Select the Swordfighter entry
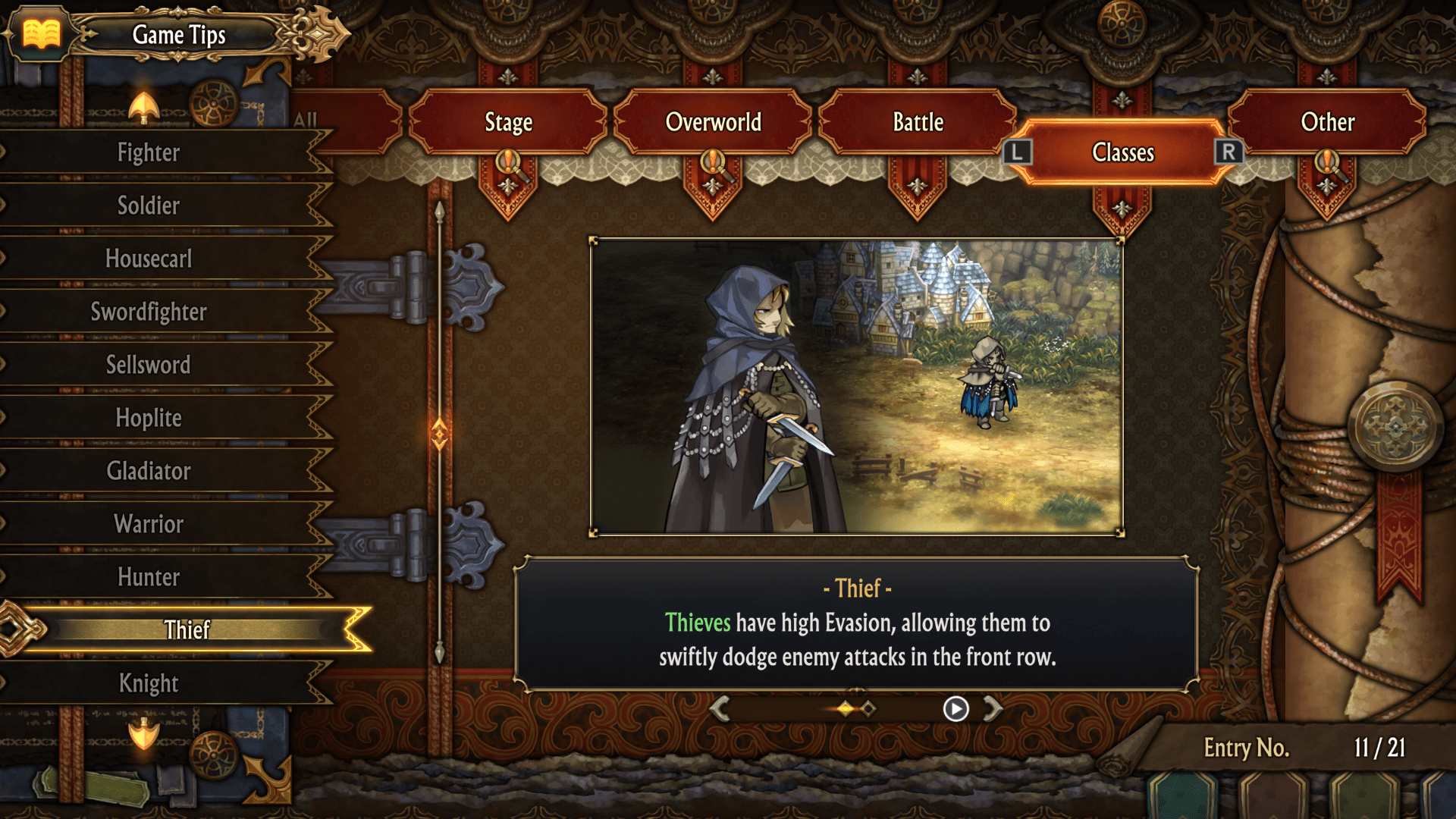The width and height of the screenshot is (1456, 819). pyautogui.click(x=149, y=312)
